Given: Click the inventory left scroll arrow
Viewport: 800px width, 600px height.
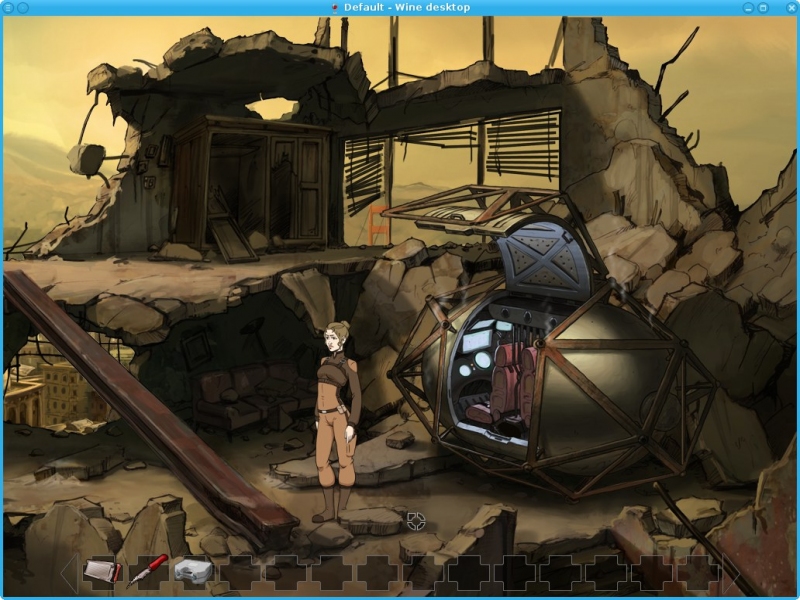Looking at the screenshot, I should pos(68,573).
